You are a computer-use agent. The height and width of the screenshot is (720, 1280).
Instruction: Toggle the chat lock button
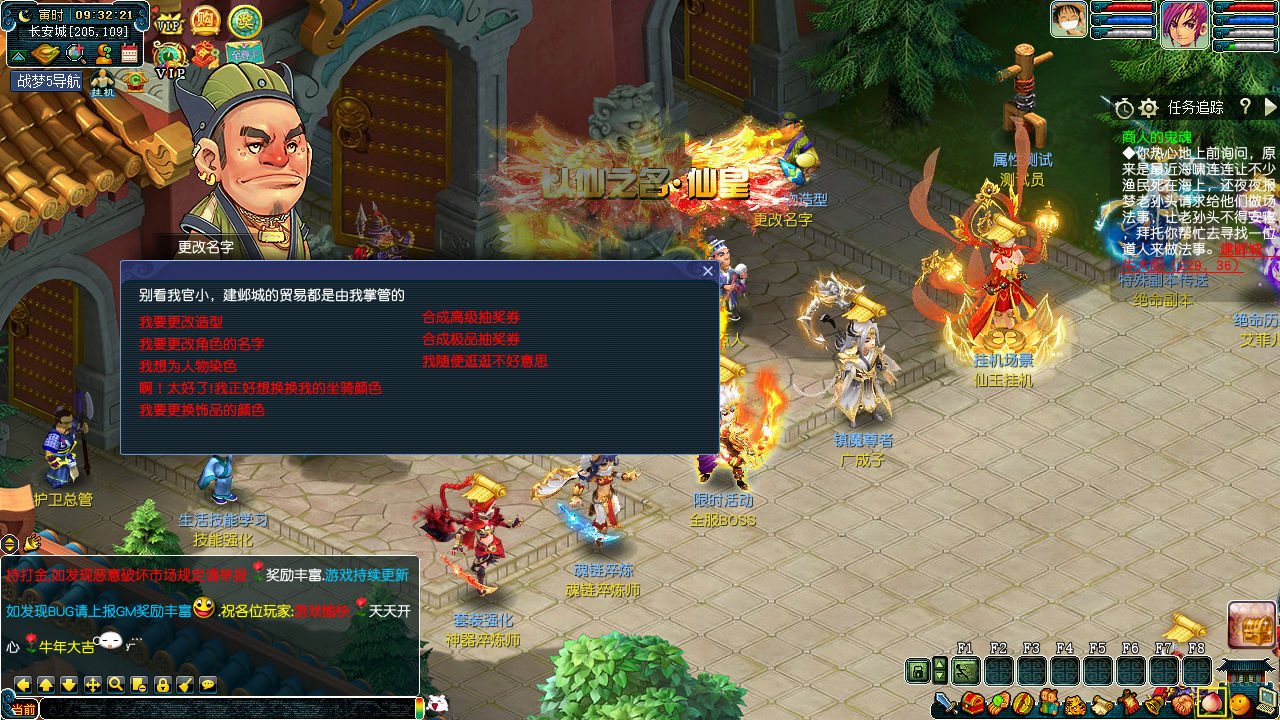coord(162,685)
